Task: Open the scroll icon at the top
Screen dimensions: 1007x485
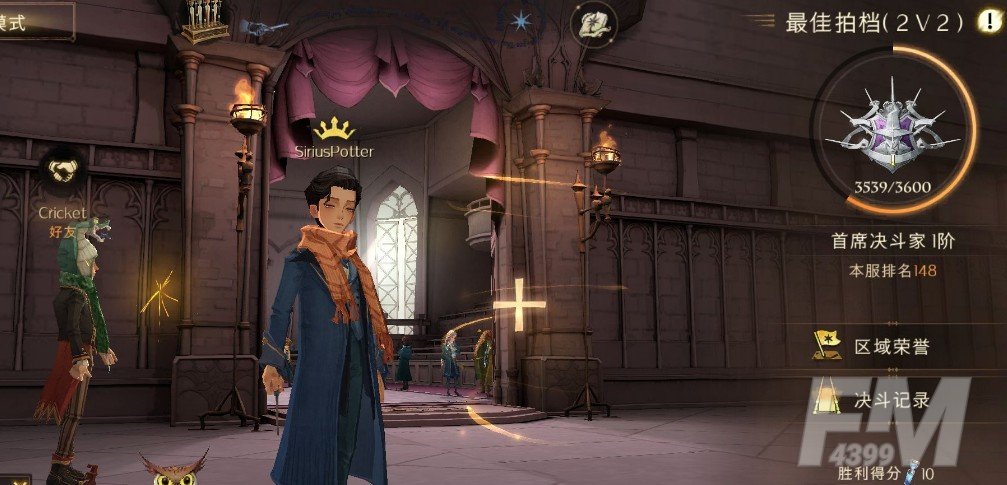Action: pyautogui.click(x=594, y=22)
